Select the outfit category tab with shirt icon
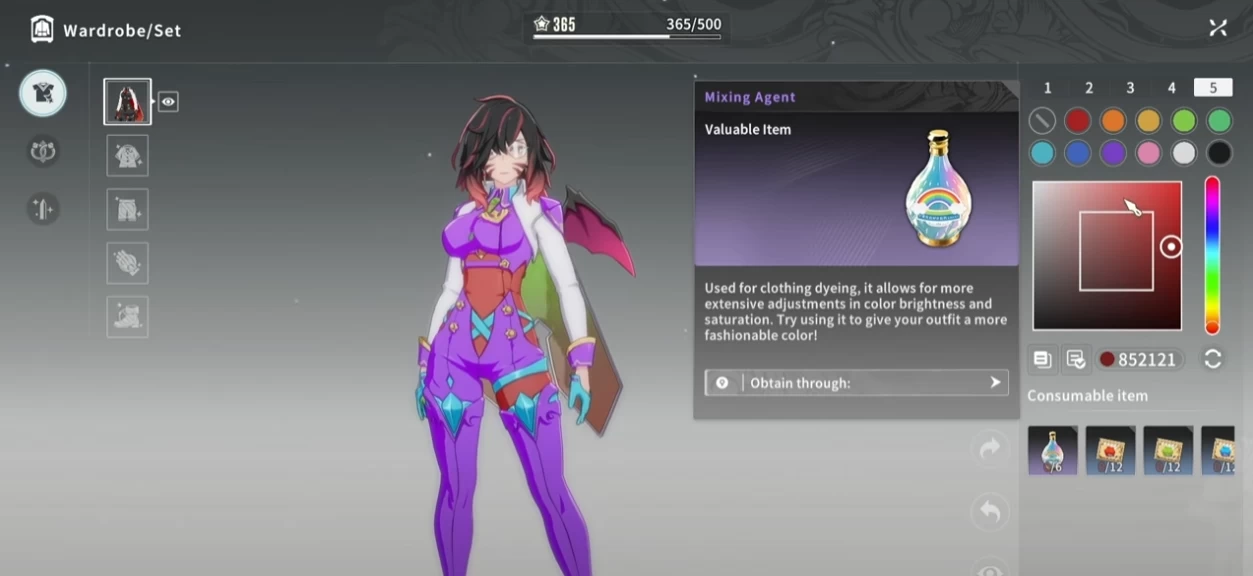 (43, 93)
